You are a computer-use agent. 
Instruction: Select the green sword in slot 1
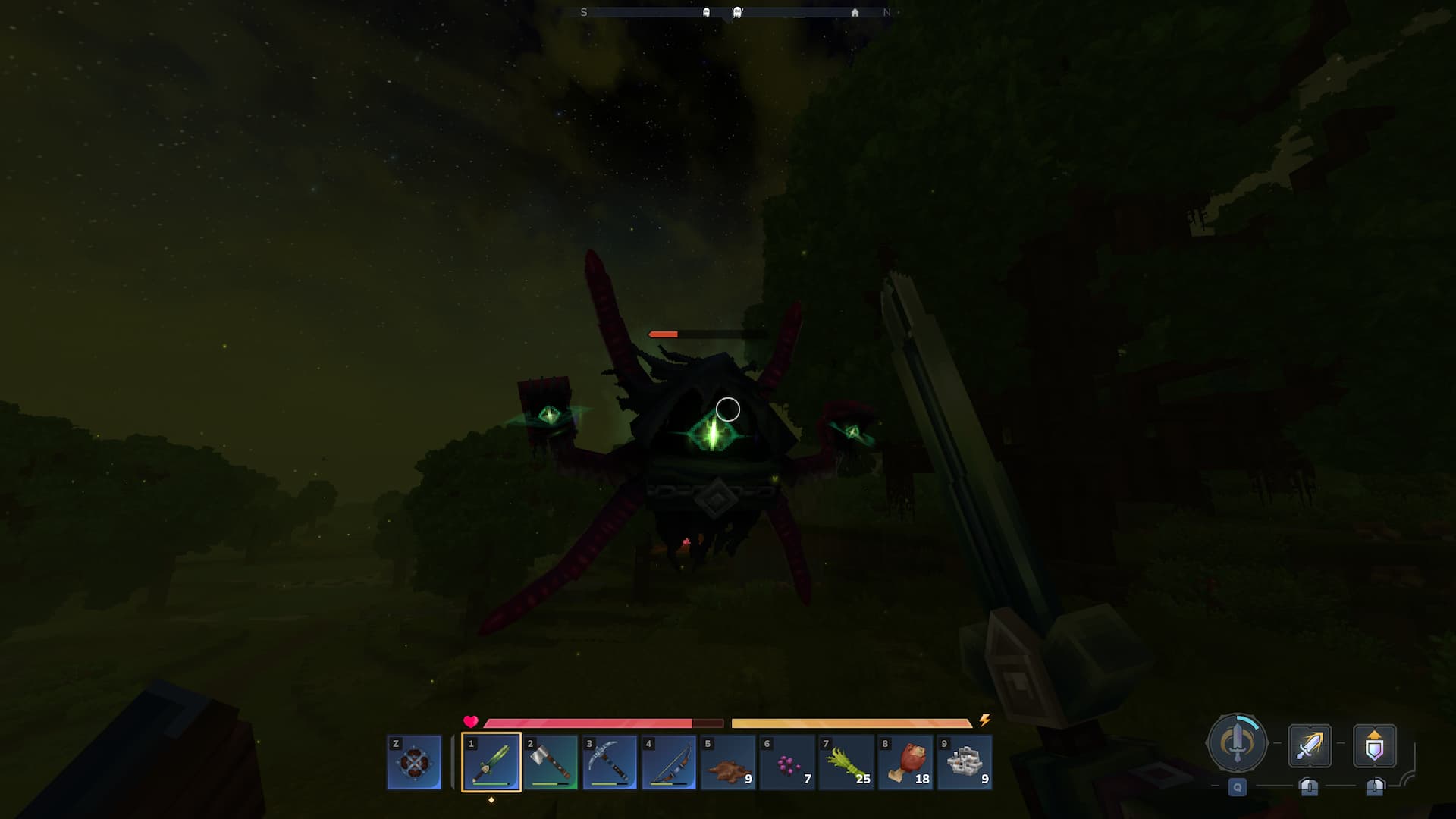(491, 762)
